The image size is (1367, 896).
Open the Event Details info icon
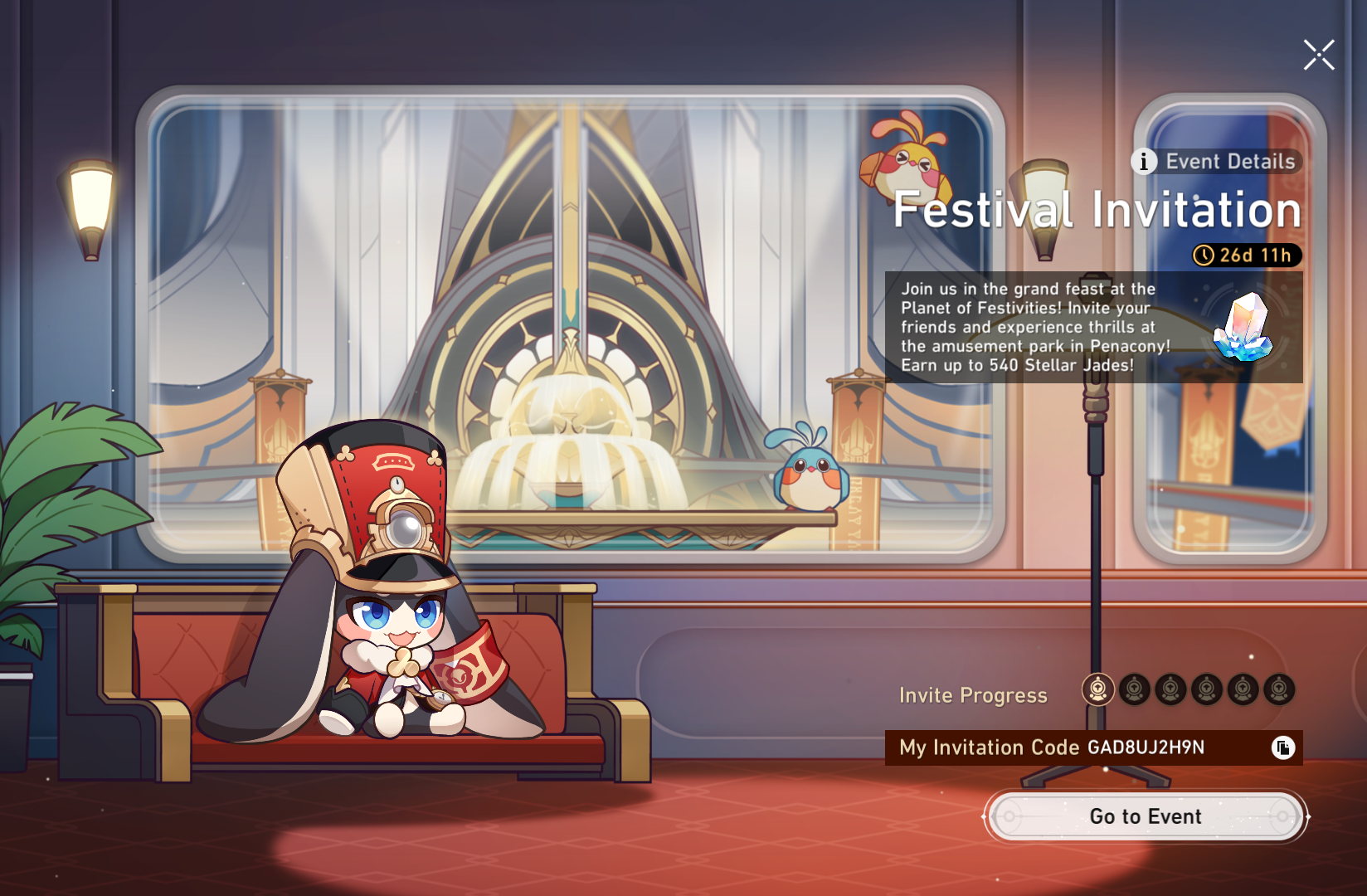coord(1144,163)
